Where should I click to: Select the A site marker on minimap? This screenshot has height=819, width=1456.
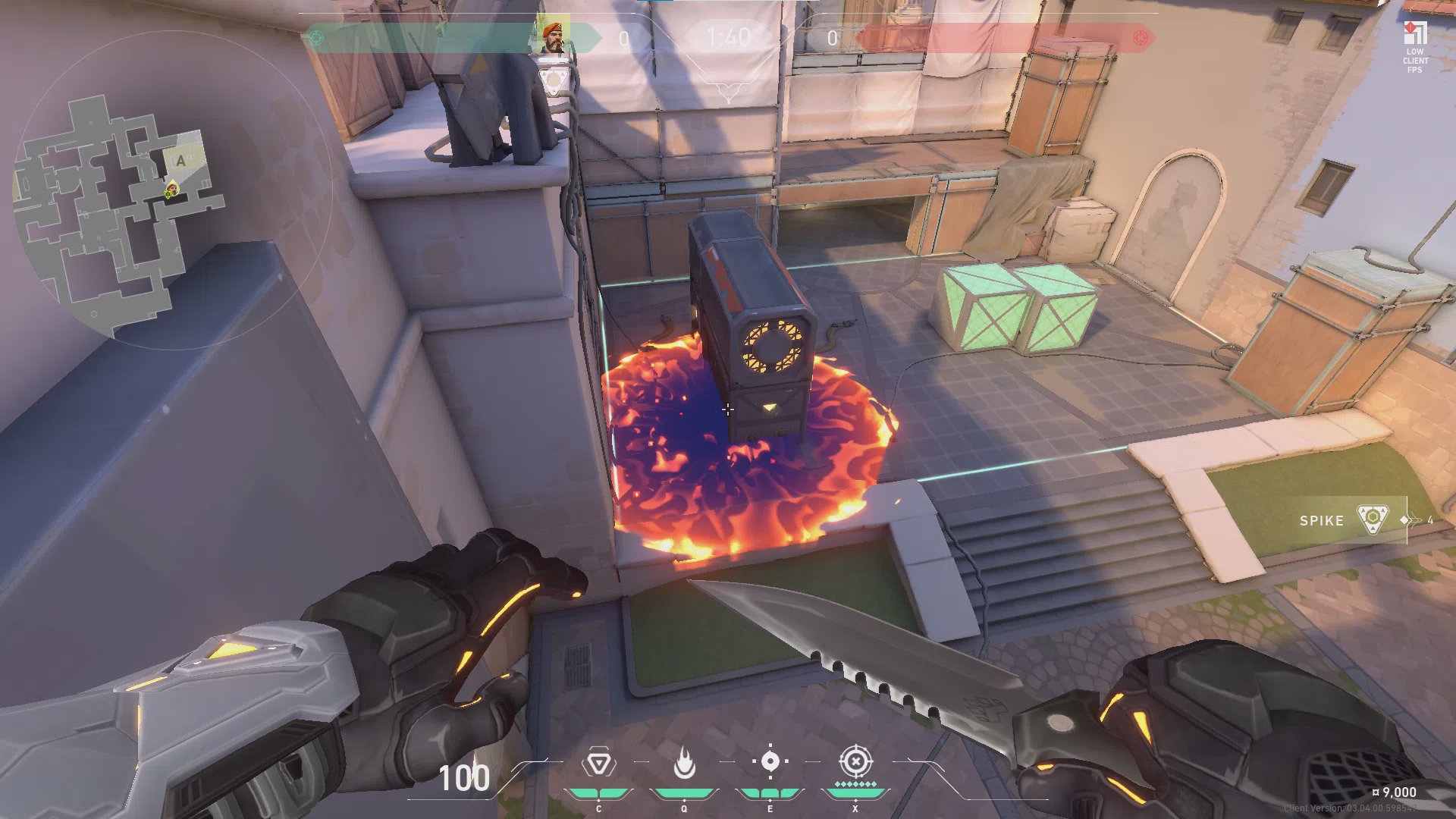click(180, 161)
